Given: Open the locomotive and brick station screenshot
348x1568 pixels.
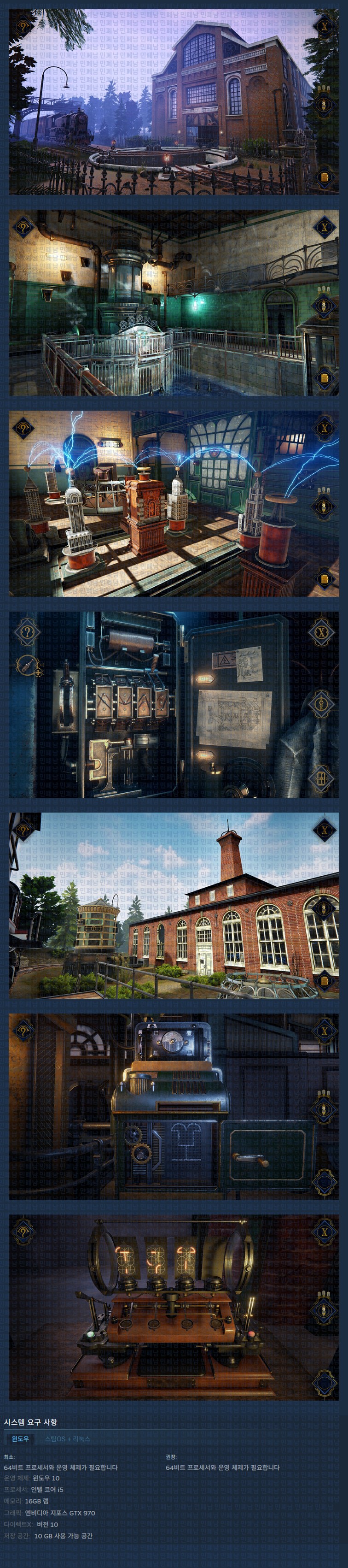Looking at the screenshot, I should (x=174, y=102).
